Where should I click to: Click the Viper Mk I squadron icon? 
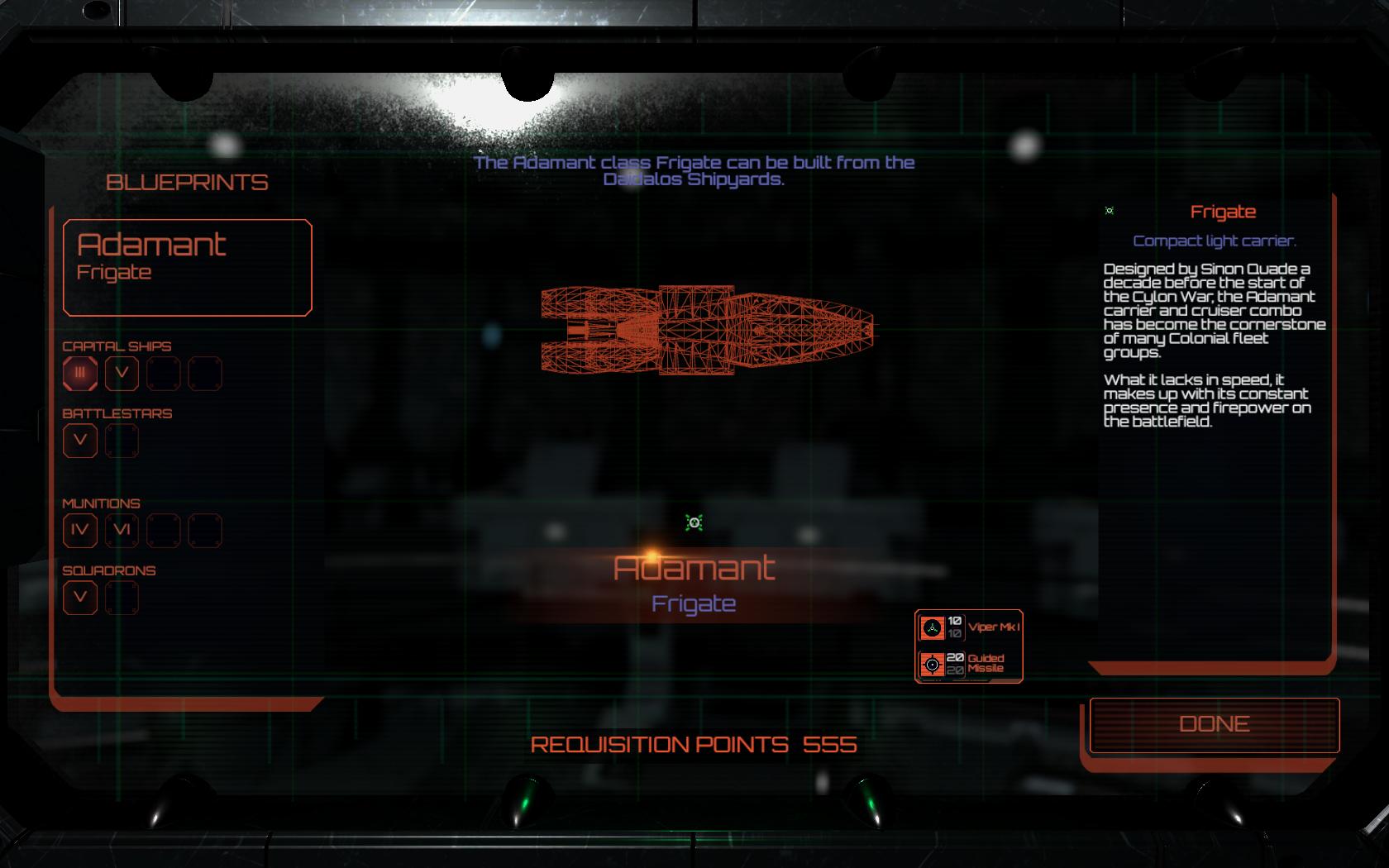pyautogui.click(x=932, y=628)
